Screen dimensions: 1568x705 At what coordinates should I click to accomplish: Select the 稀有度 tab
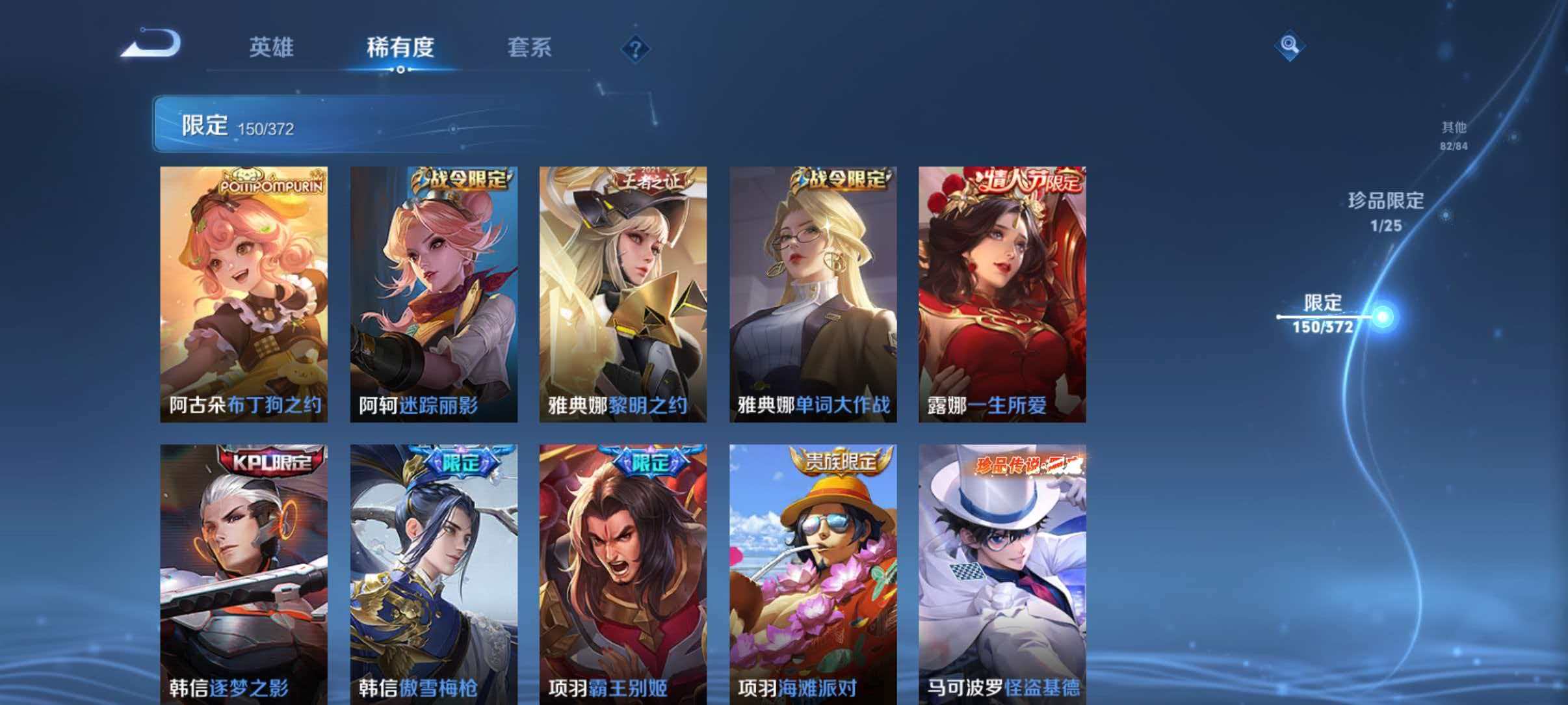coord(400,47)
